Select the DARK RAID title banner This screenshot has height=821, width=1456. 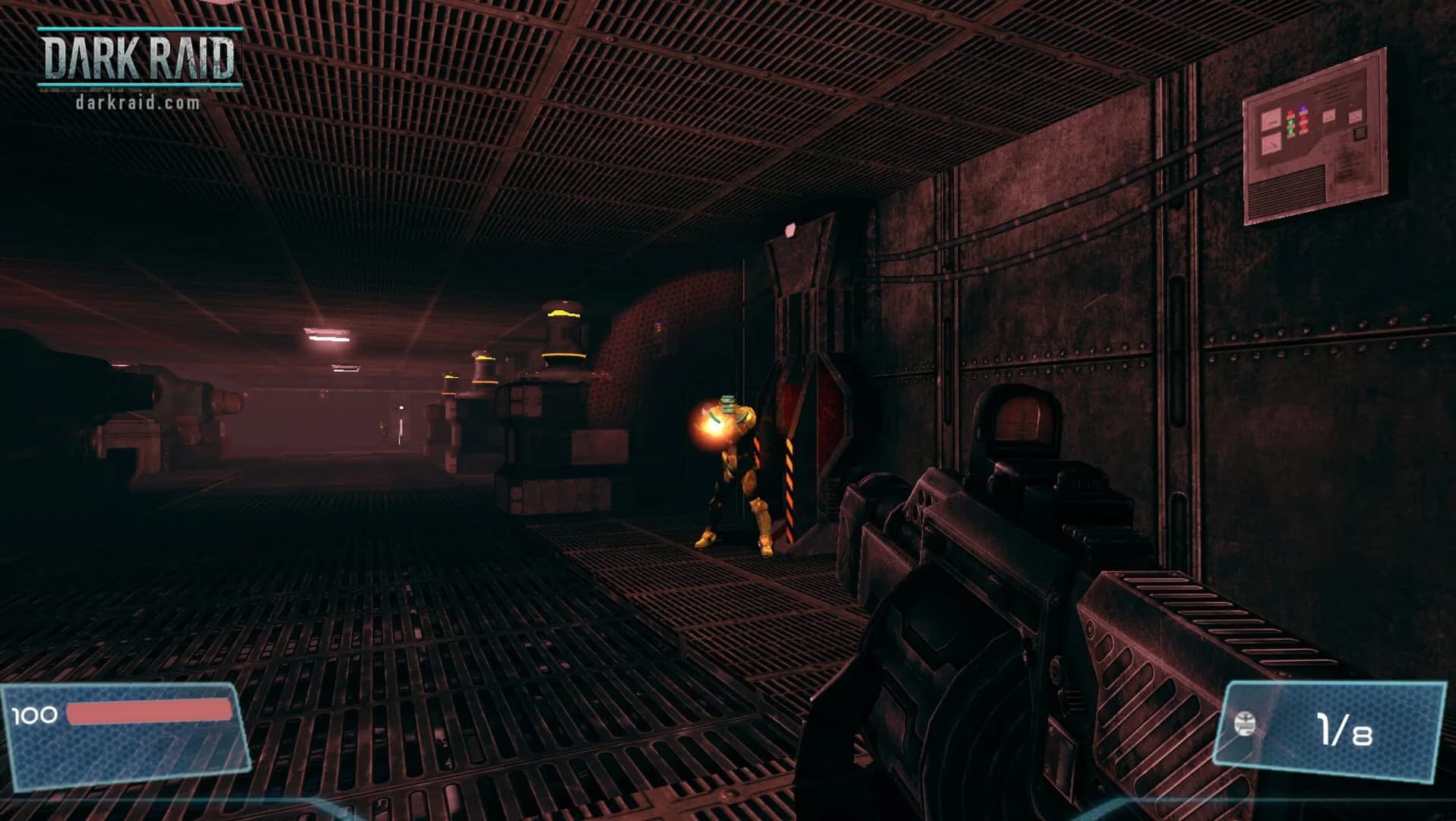pos(141,57)
